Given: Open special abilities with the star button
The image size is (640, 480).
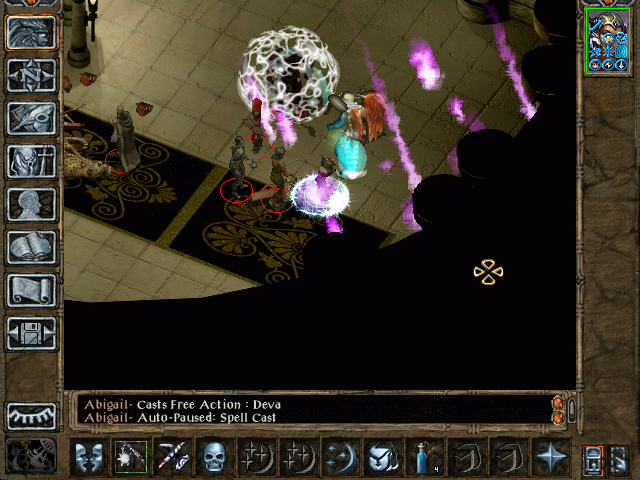Looking at the screenshot, I should 550,457.
